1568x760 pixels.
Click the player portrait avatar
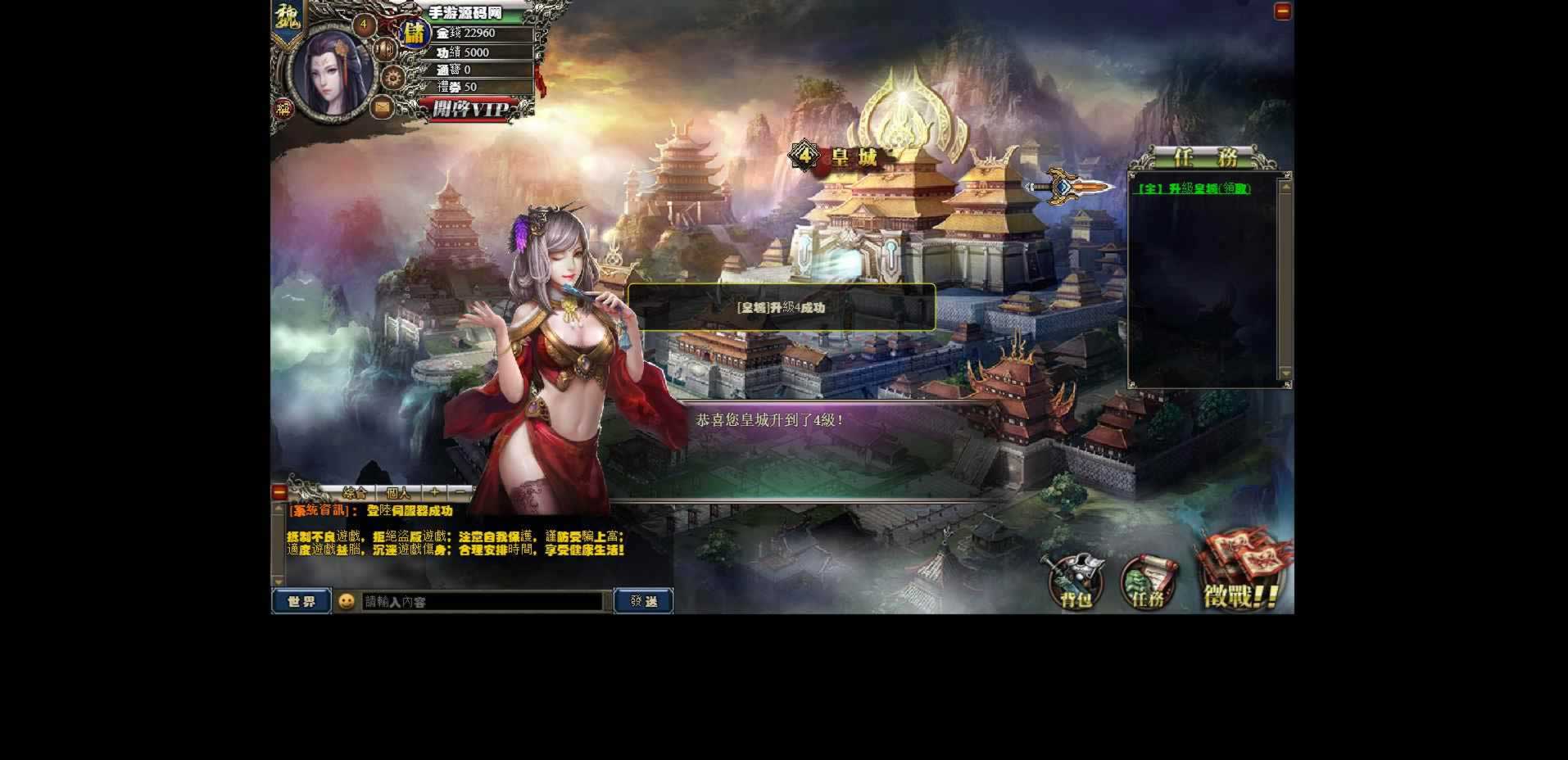[x=332, y=72]
